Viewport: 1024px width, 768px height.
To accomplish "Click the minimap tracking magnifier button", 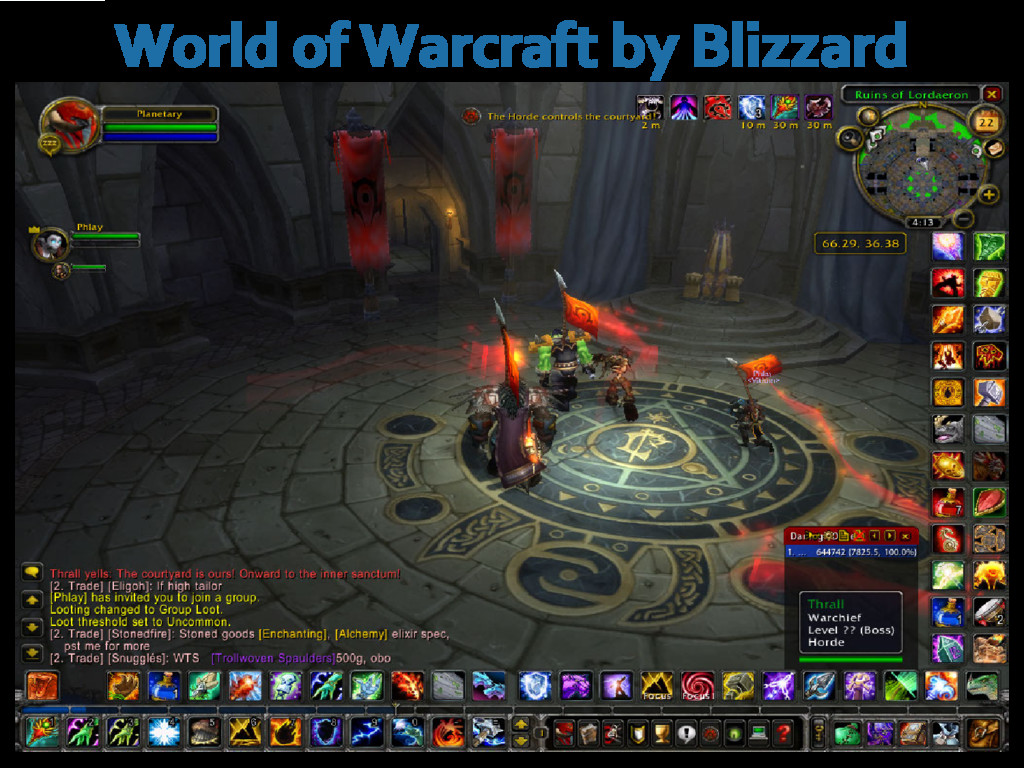I will click(853, 137).
